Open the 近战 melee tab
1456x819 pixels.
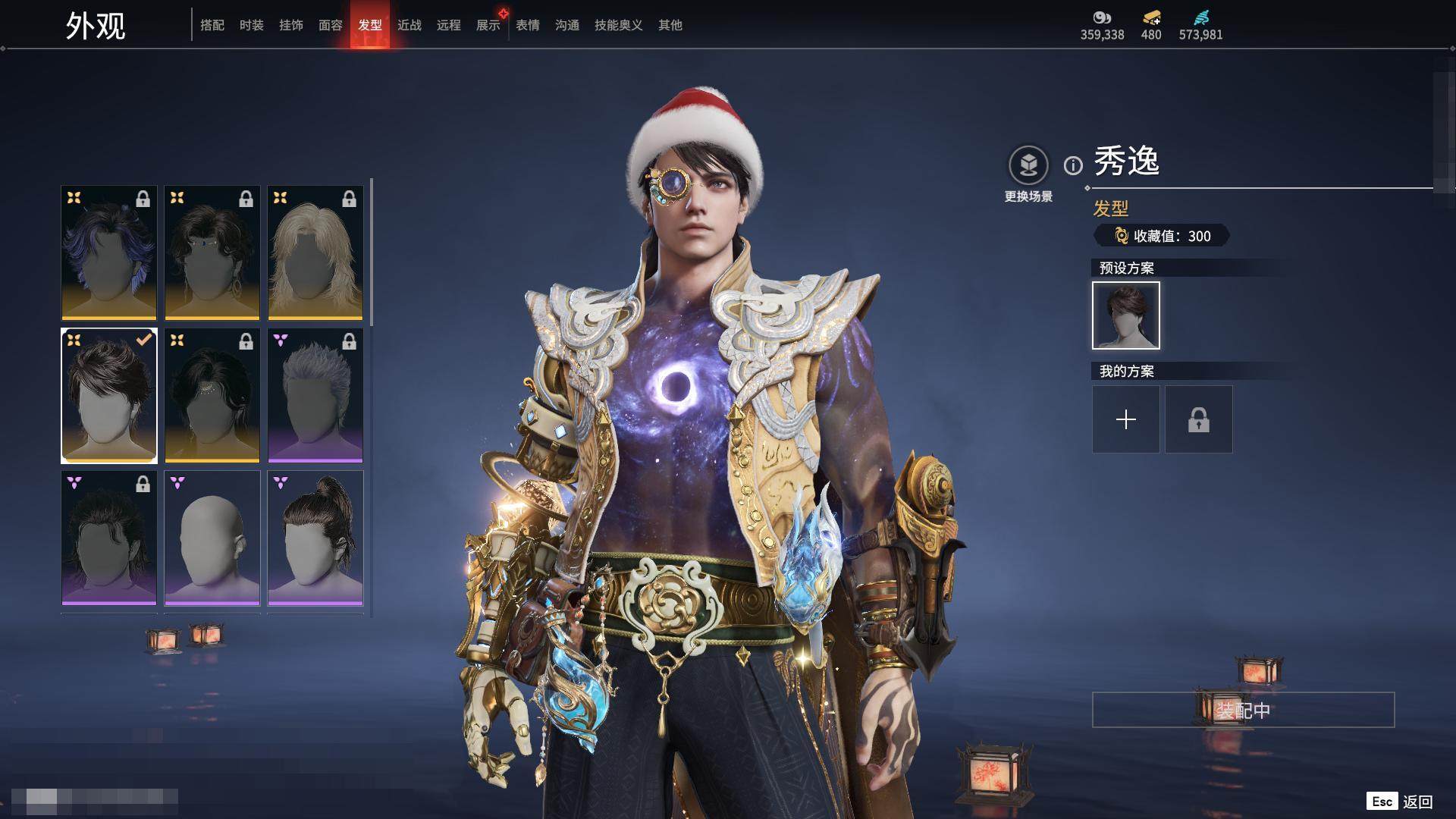pos(409,25)
